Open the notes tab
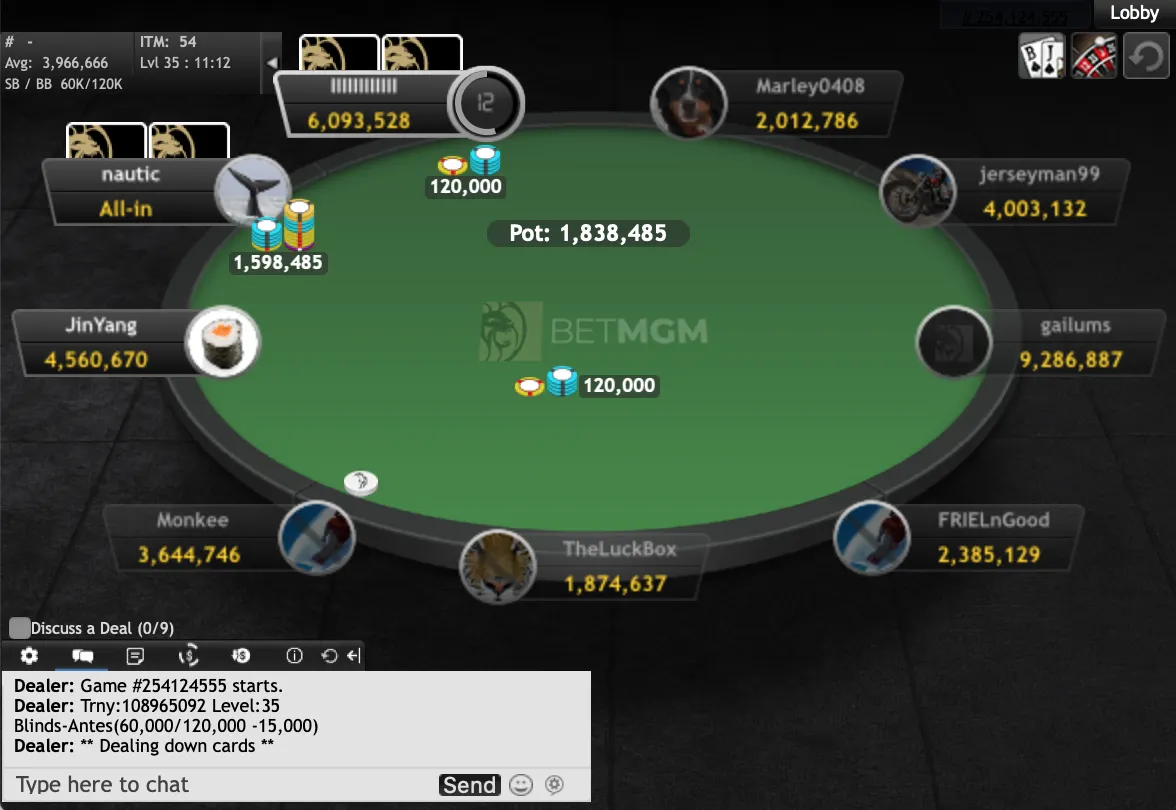The height and width of the screenshot is (810, 1176). coord(136,656)
